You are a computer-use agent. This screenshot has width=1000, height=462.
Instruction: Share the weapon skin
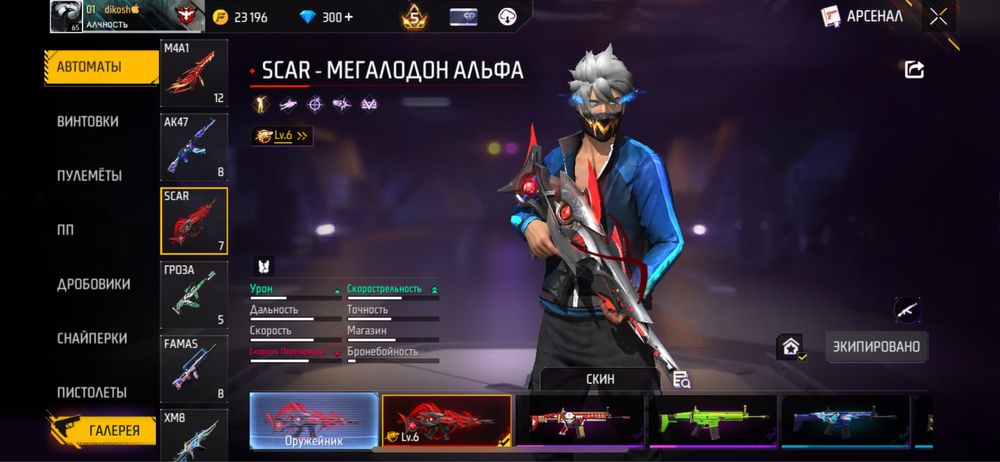coord(914,69)
